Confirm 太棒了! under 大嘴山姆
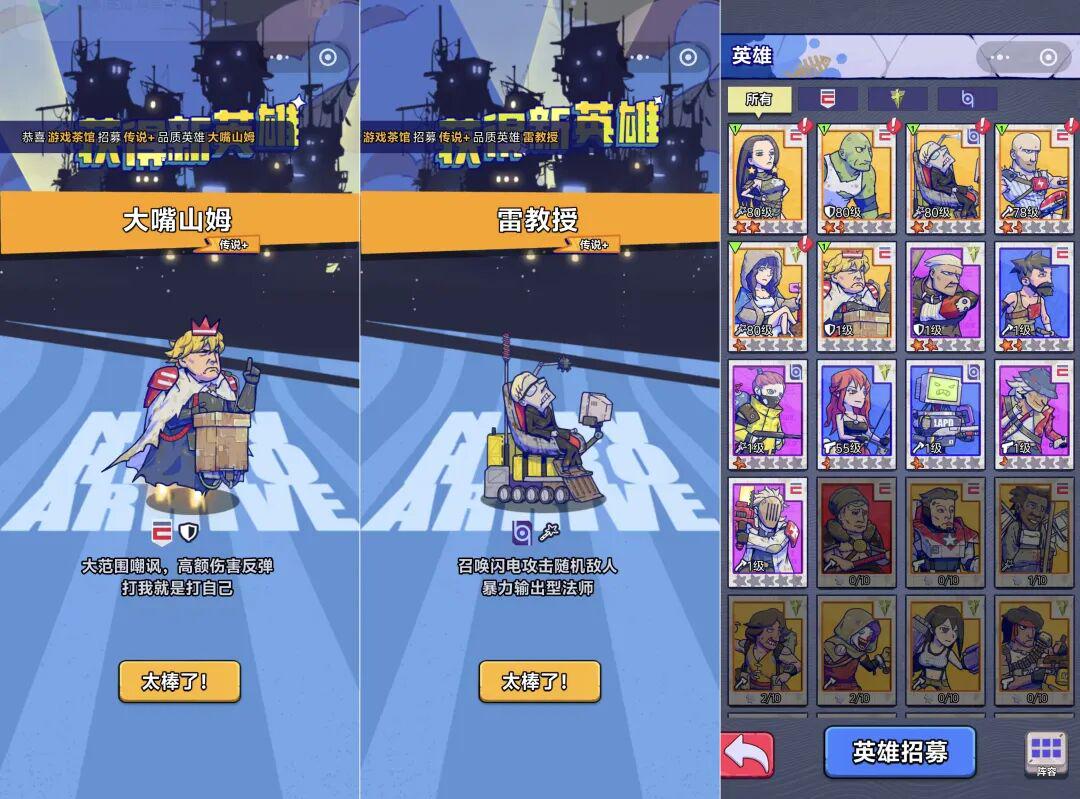The height and width of the screenshot is (799, 1080). [179, 681]
